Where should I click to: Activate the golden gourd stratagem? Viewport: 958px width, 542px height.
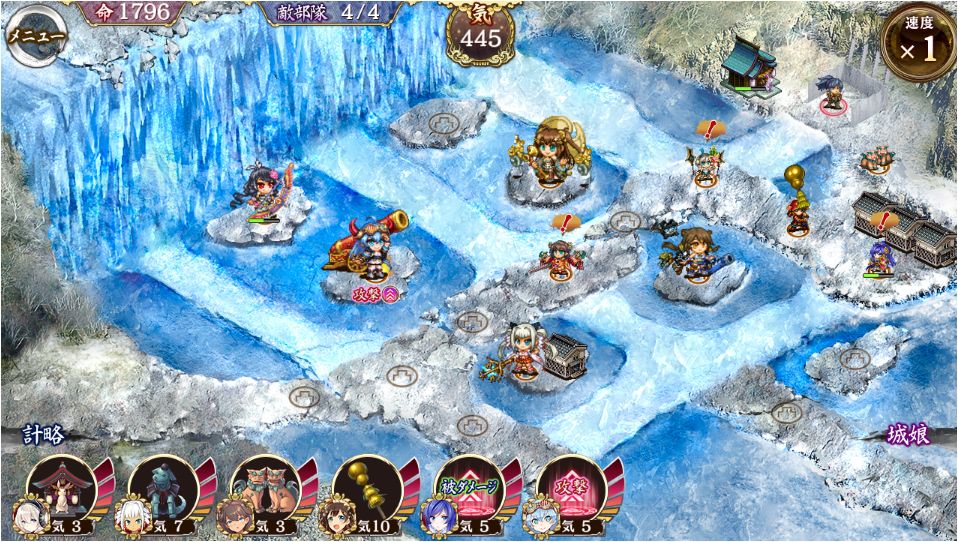pyautogui.click(x=368, y=492)
